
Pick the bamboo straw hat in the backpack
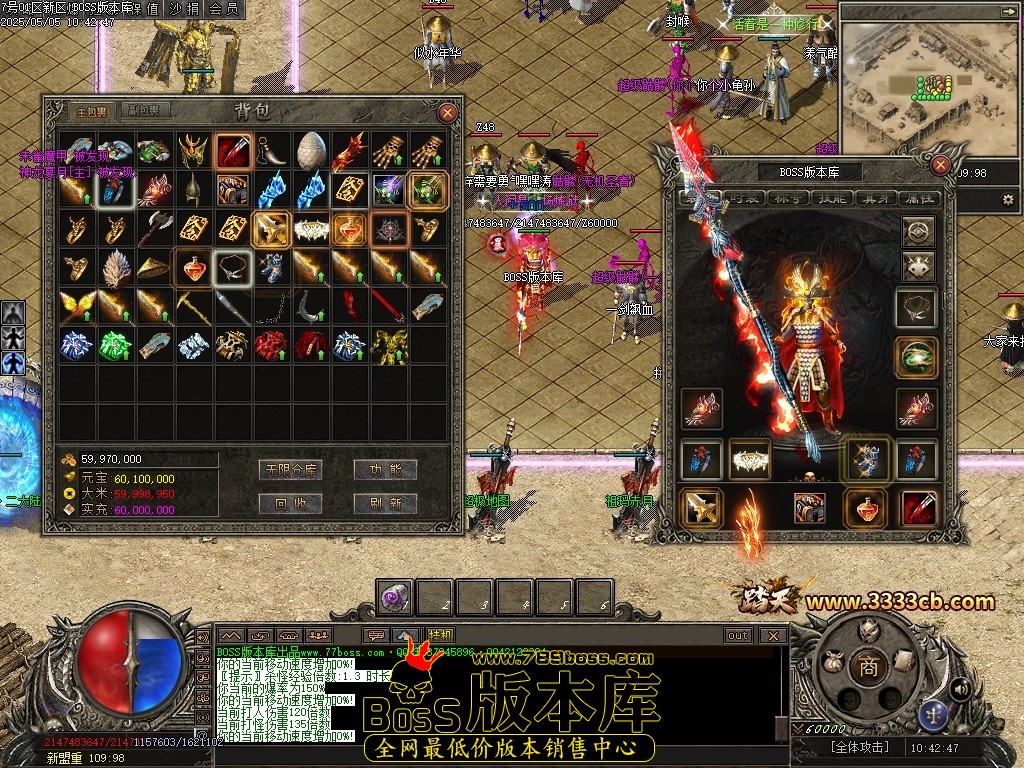154,267
